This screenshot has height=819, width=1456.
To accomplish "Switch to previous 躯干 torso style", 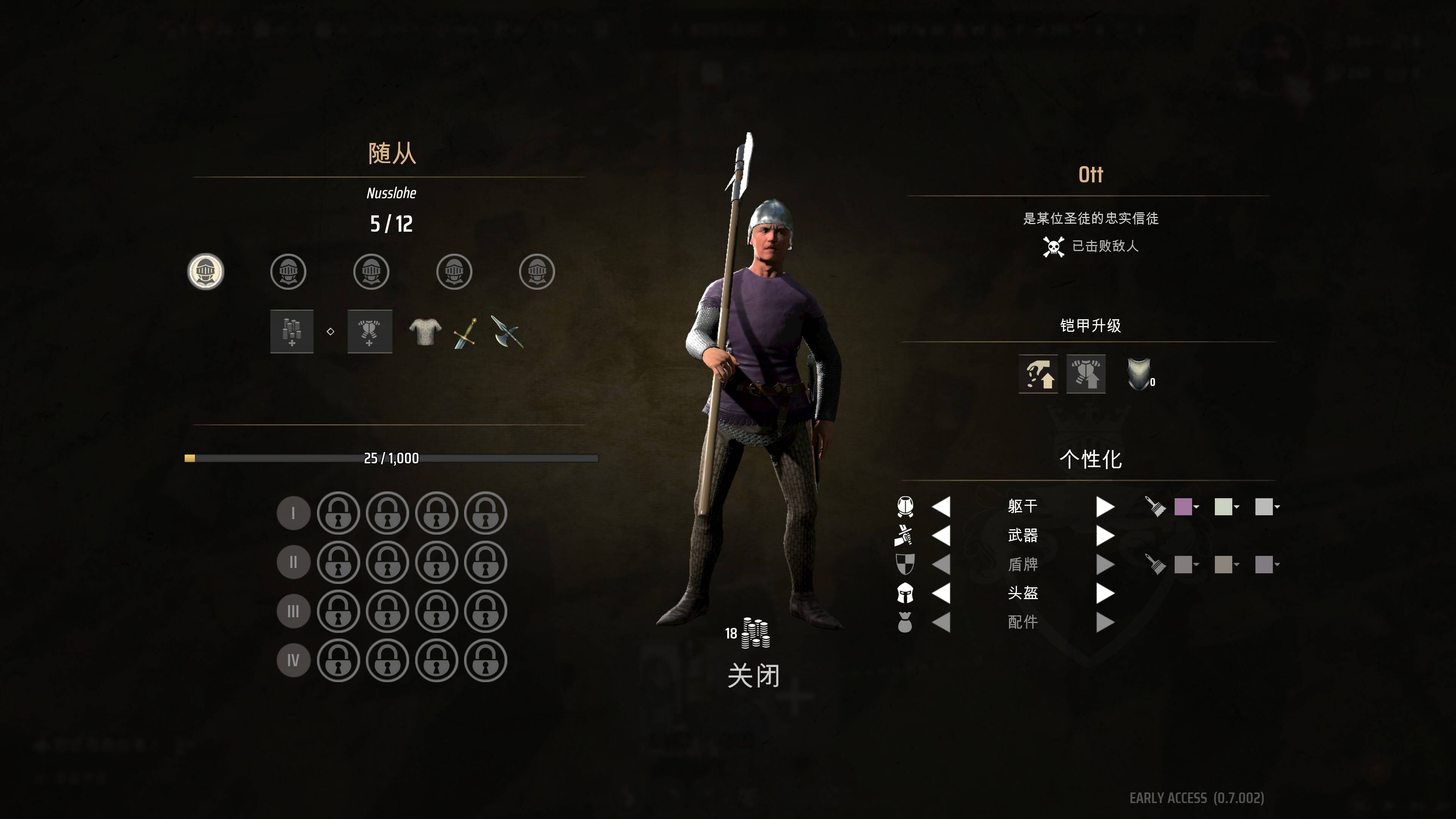I will tap(941, 507).
